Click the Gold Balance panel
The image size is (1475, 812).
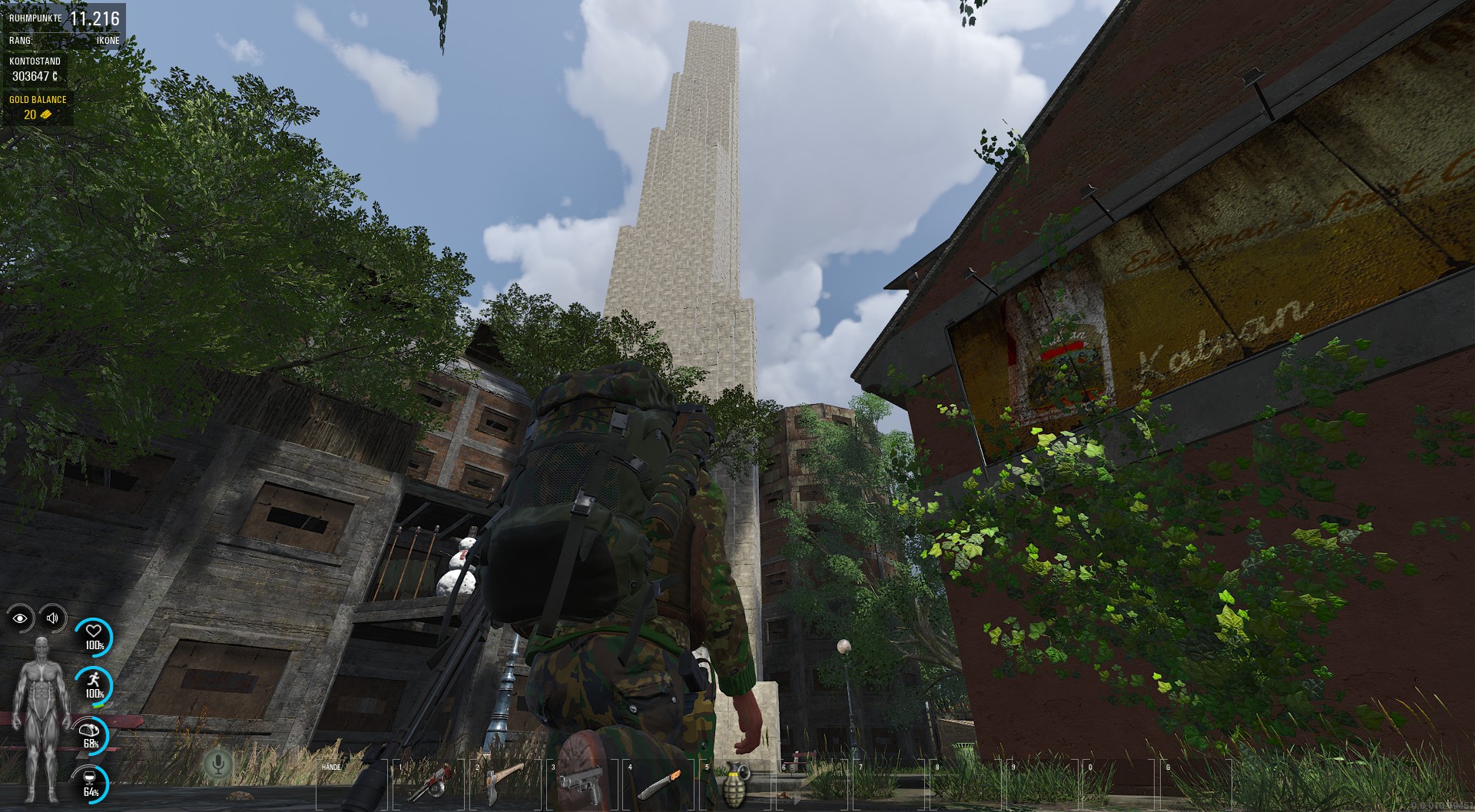click(x=38, y=108)
